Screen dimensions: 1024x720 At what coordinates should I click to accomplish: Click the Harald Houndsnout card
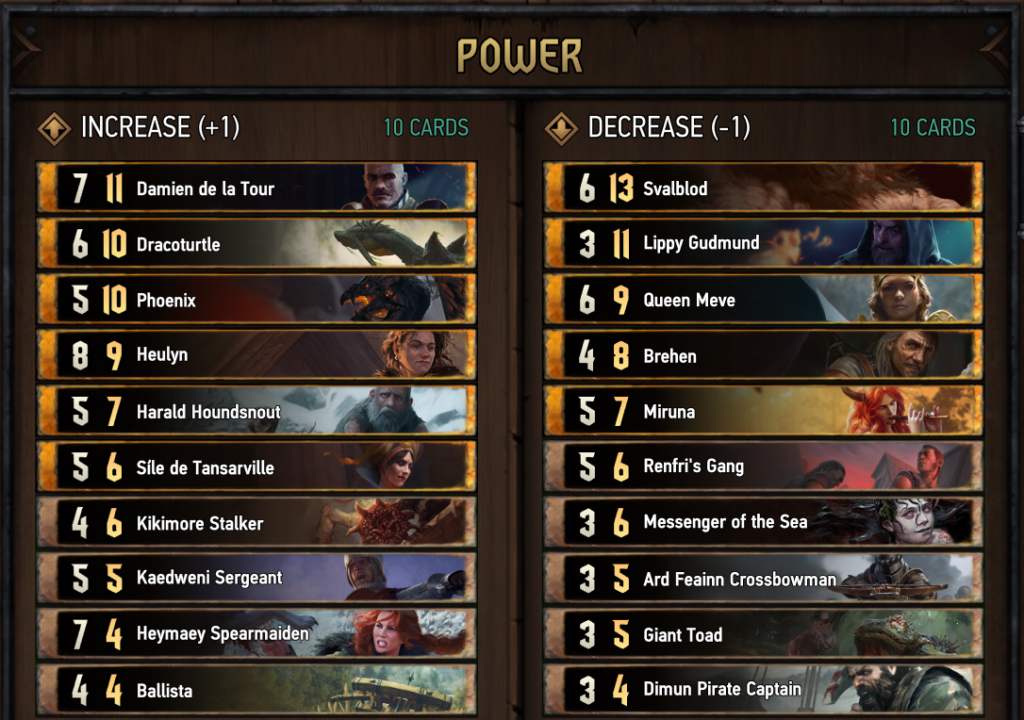point(256,411)
